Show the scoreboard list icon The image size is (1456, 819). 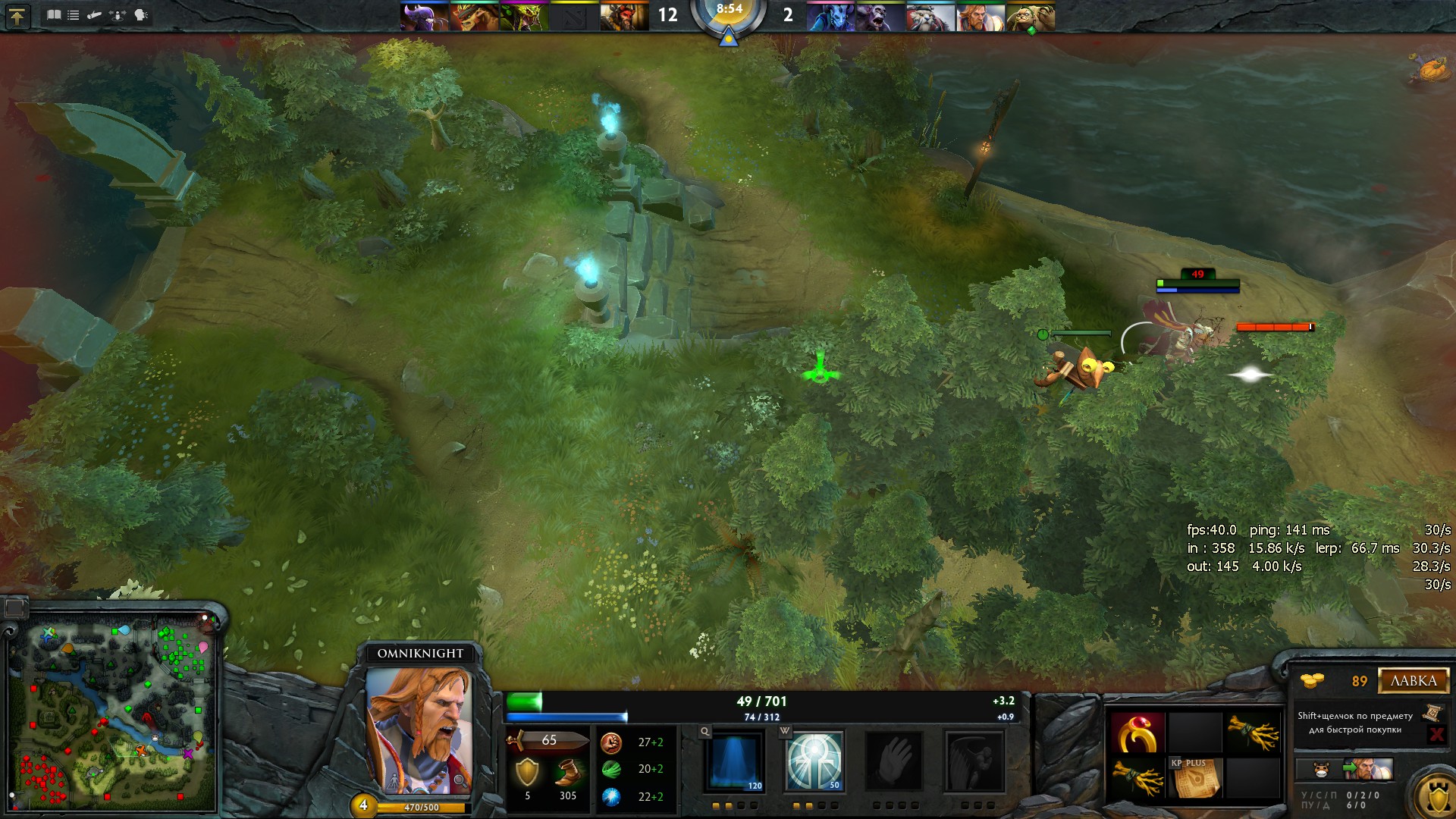(74, 15)
